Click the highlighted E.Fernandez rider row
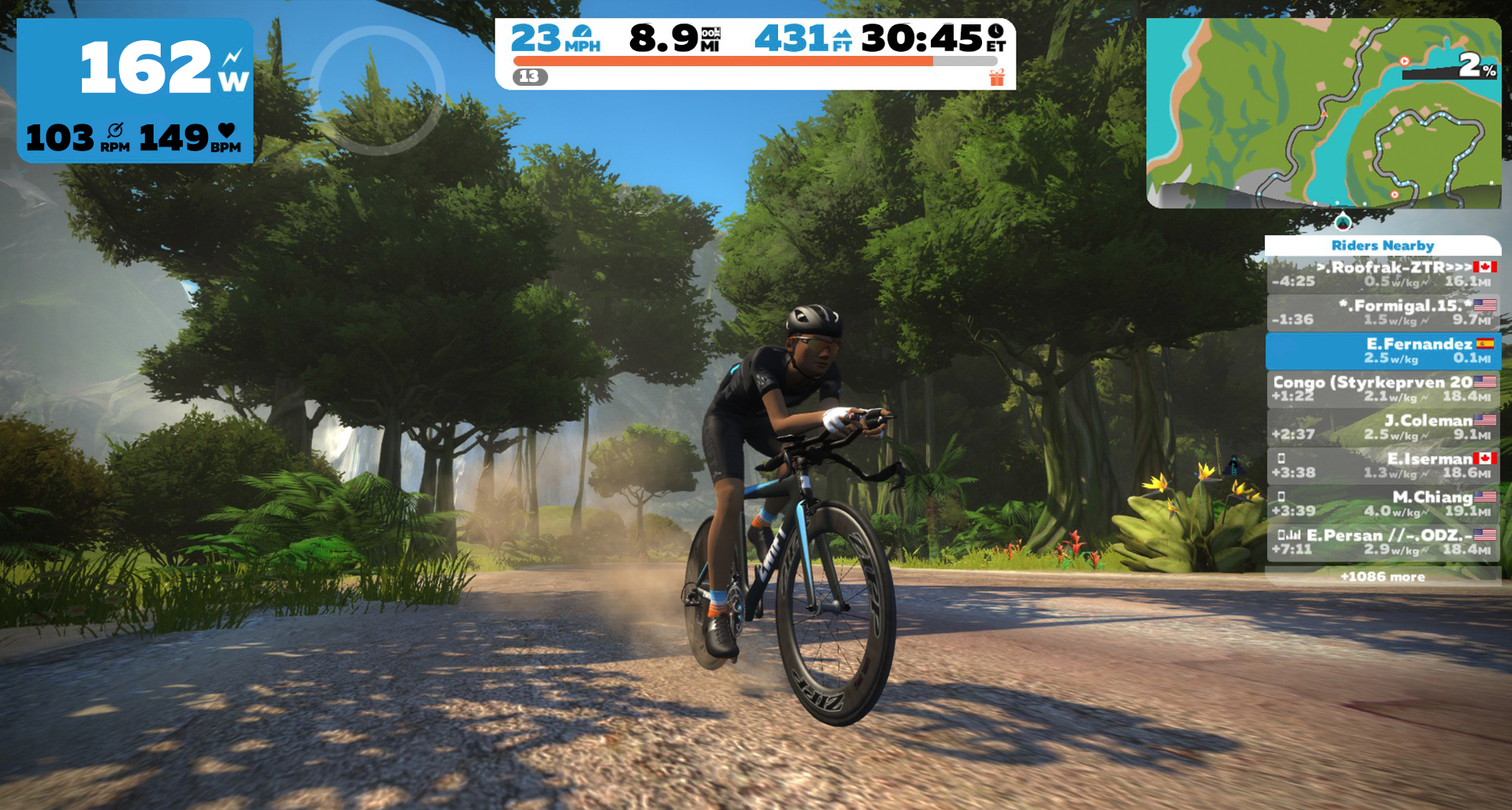 (x=1383, y=351)
